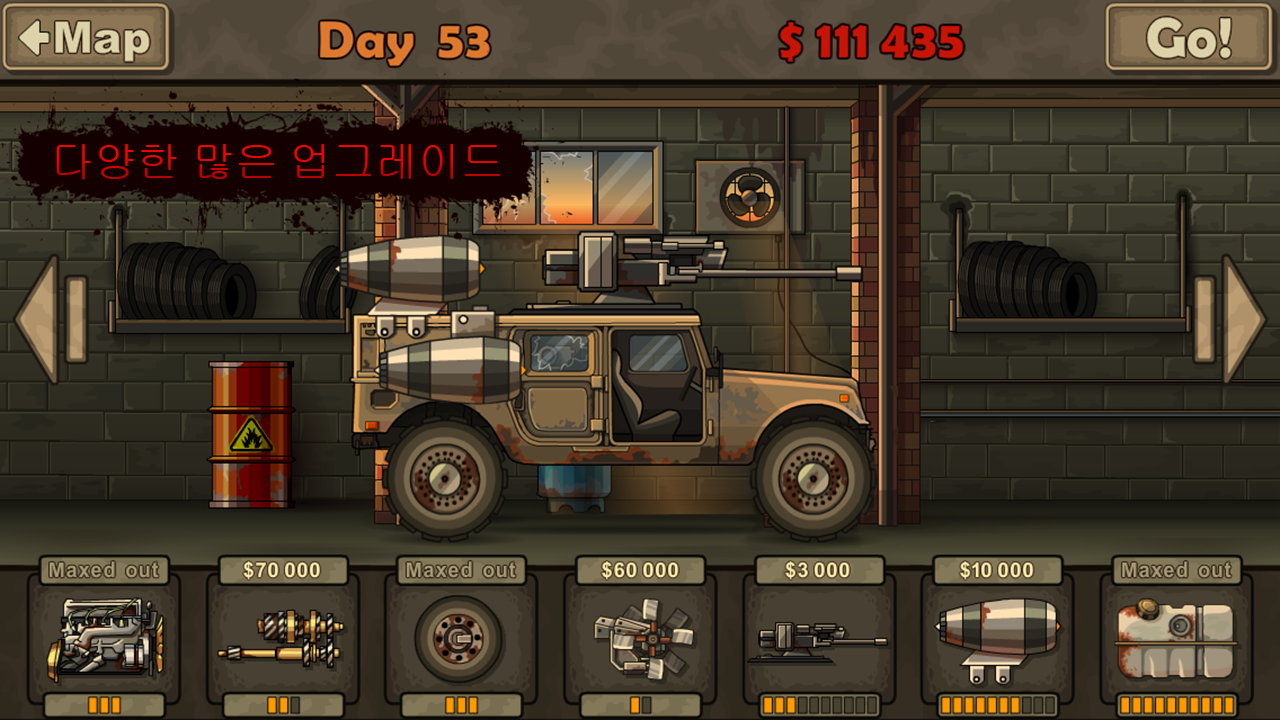
Task: Open the propeller upgrade level bar
Action: coord(640,704)
